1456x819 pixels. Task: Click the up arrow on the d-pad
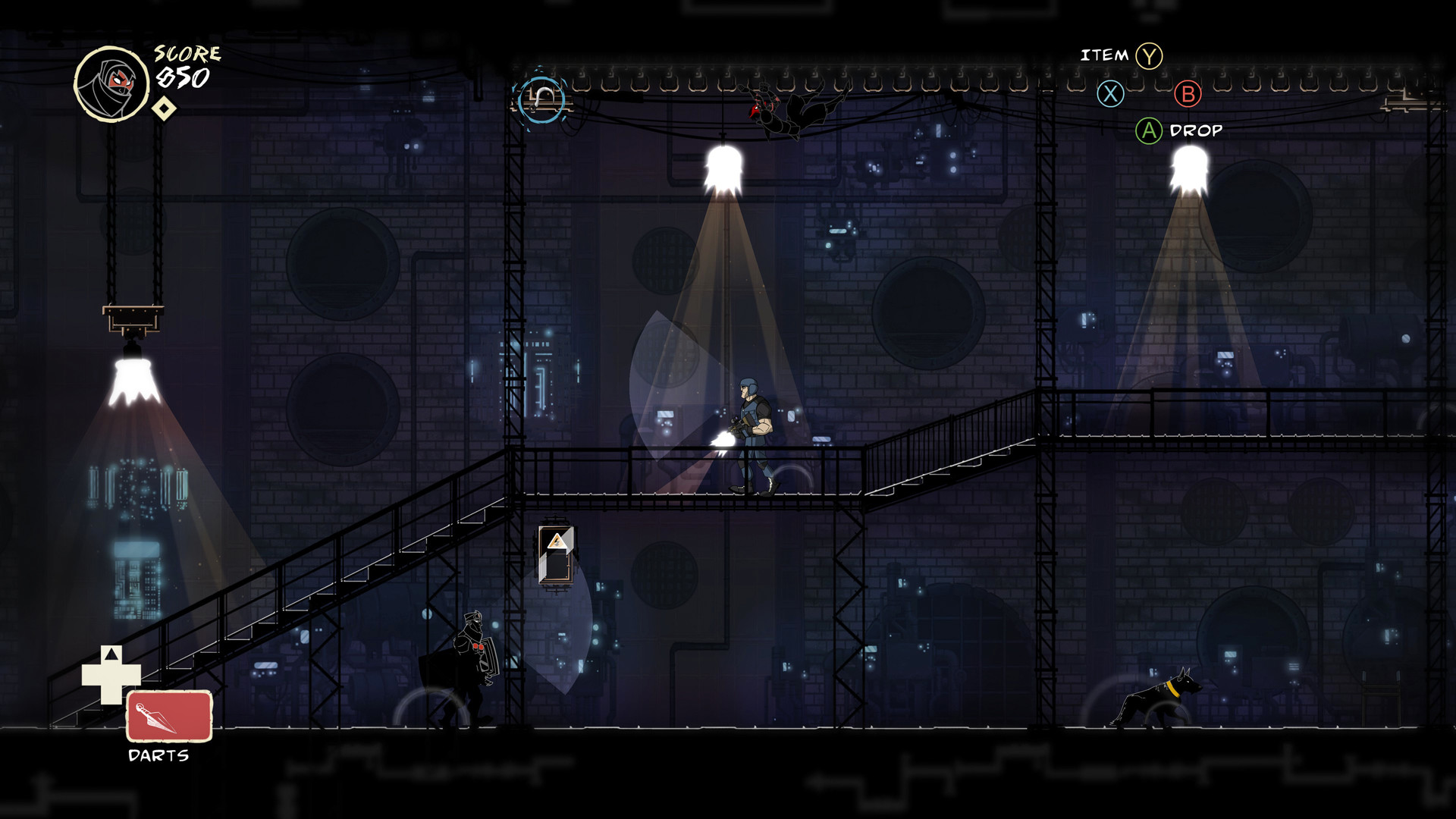coord(112,654)
